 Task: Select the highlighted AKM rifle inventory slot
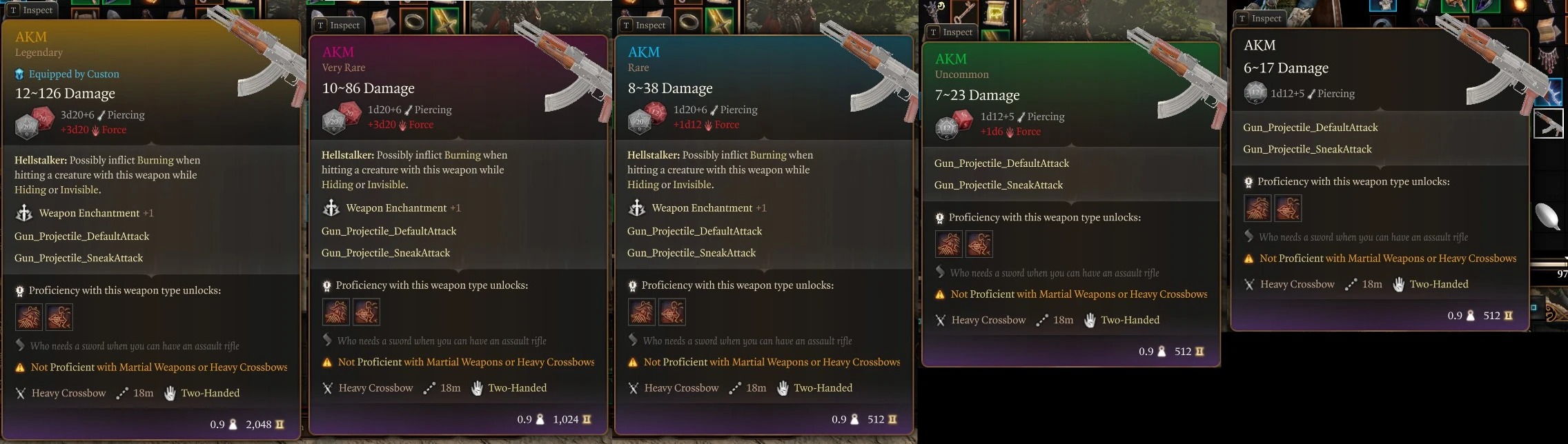tap(1548, 124)
